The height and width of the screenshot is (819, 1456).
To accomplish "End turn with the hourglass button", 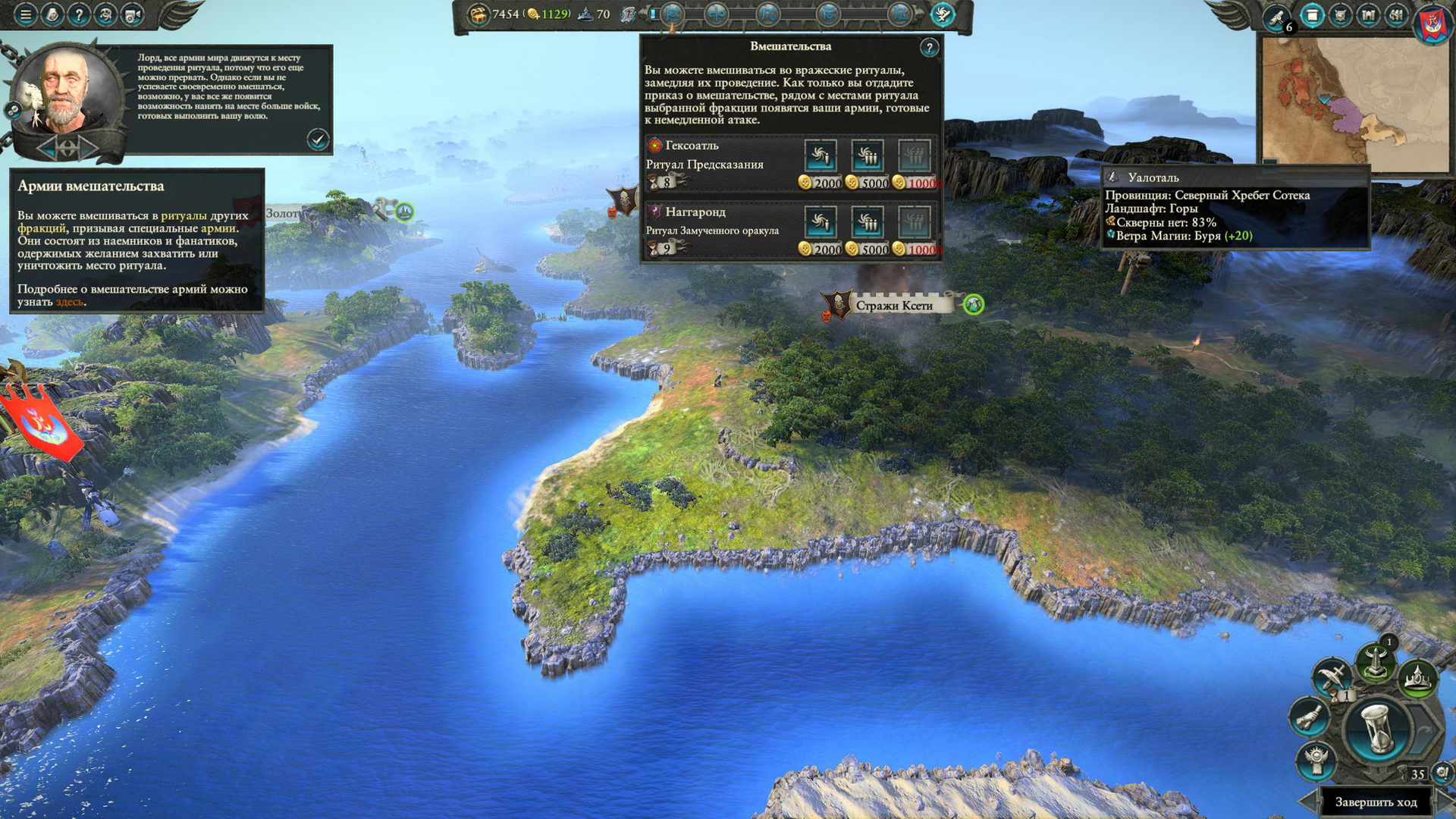I will [x=1376, y=728].
